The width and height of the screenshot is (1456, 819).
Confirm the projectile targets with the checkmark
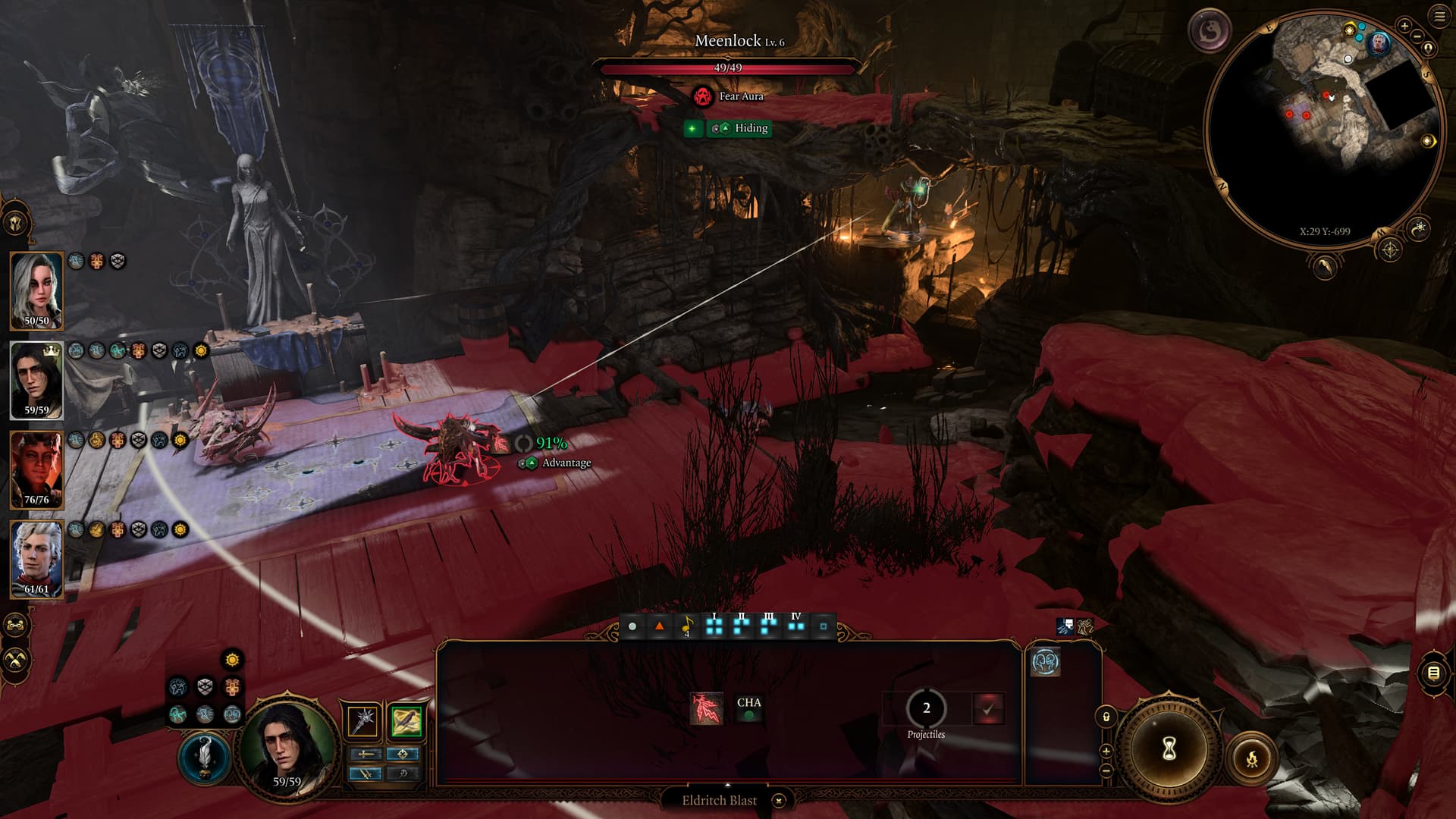pos(988,709)
